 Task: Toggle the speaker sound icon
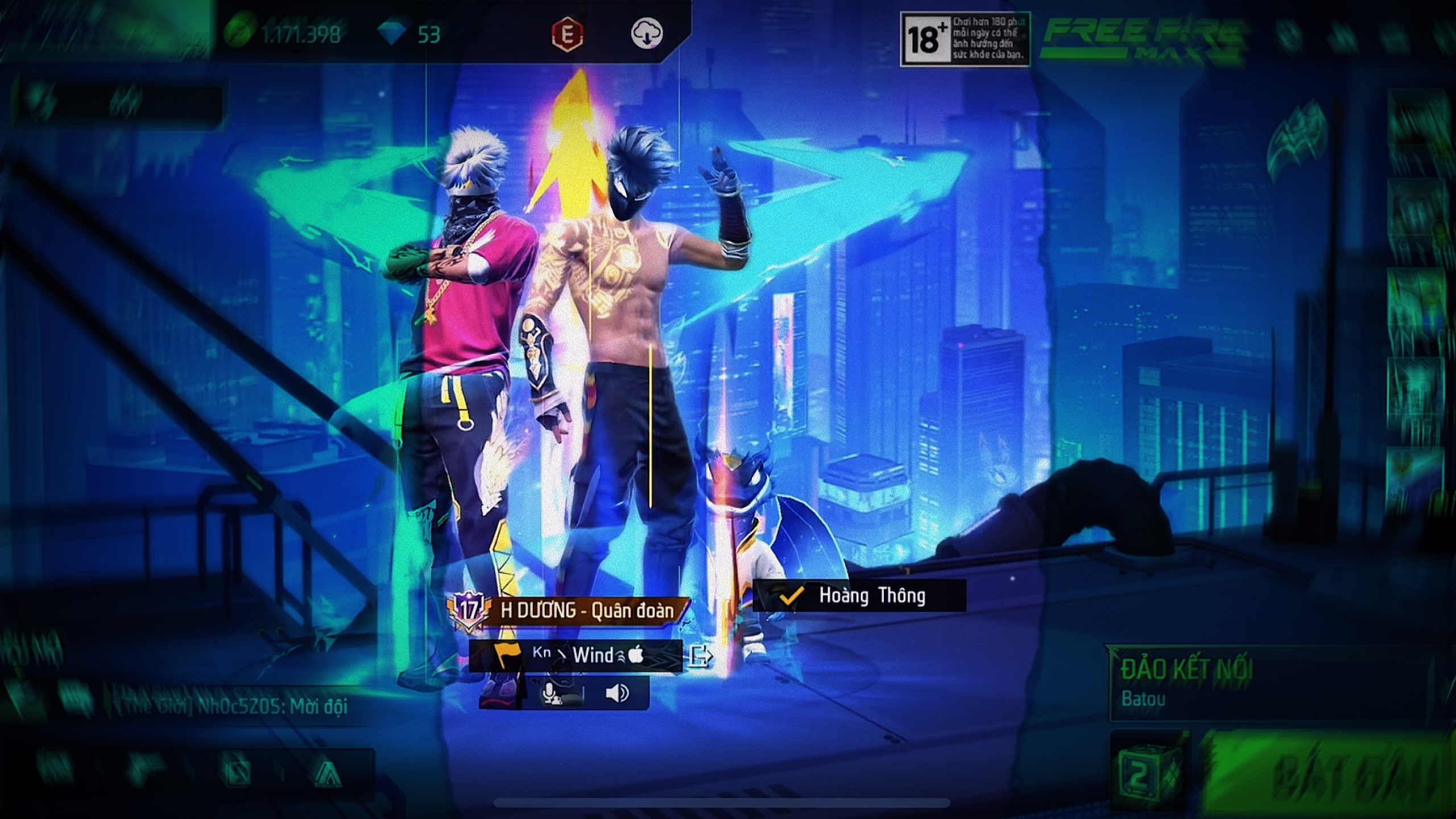617,693
